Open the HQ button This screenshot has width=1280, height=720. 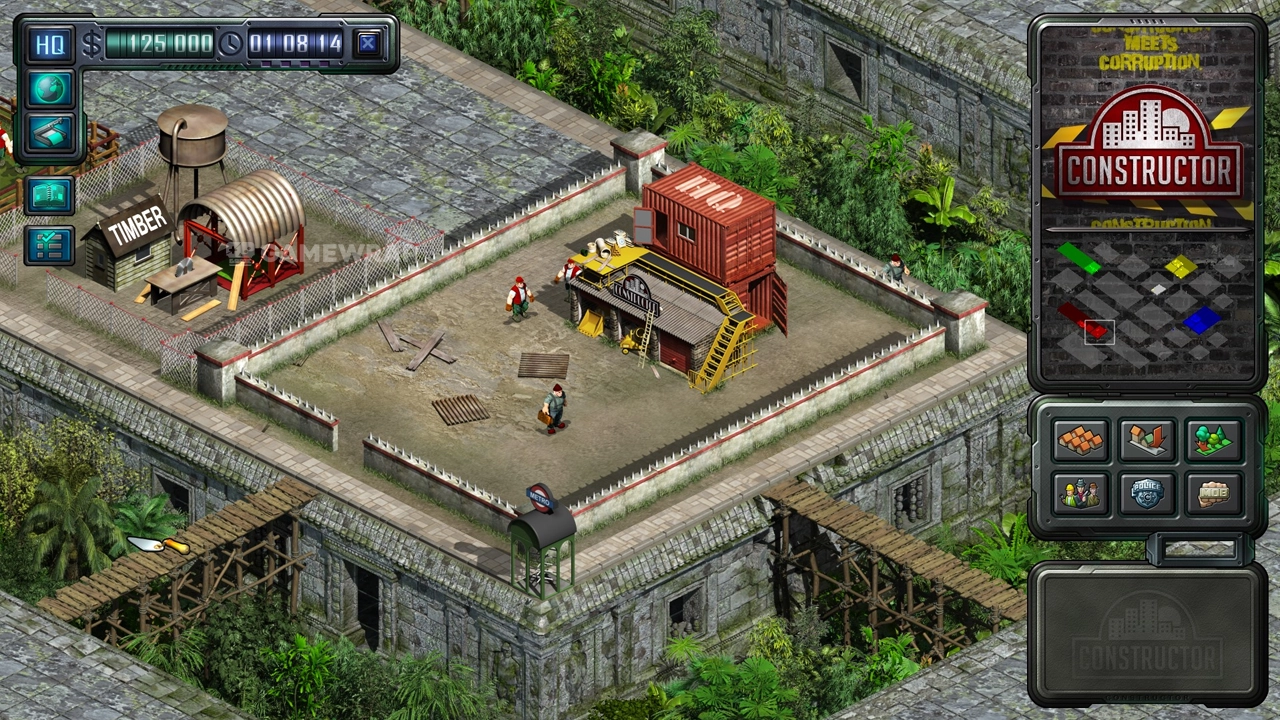click(50, 44)
